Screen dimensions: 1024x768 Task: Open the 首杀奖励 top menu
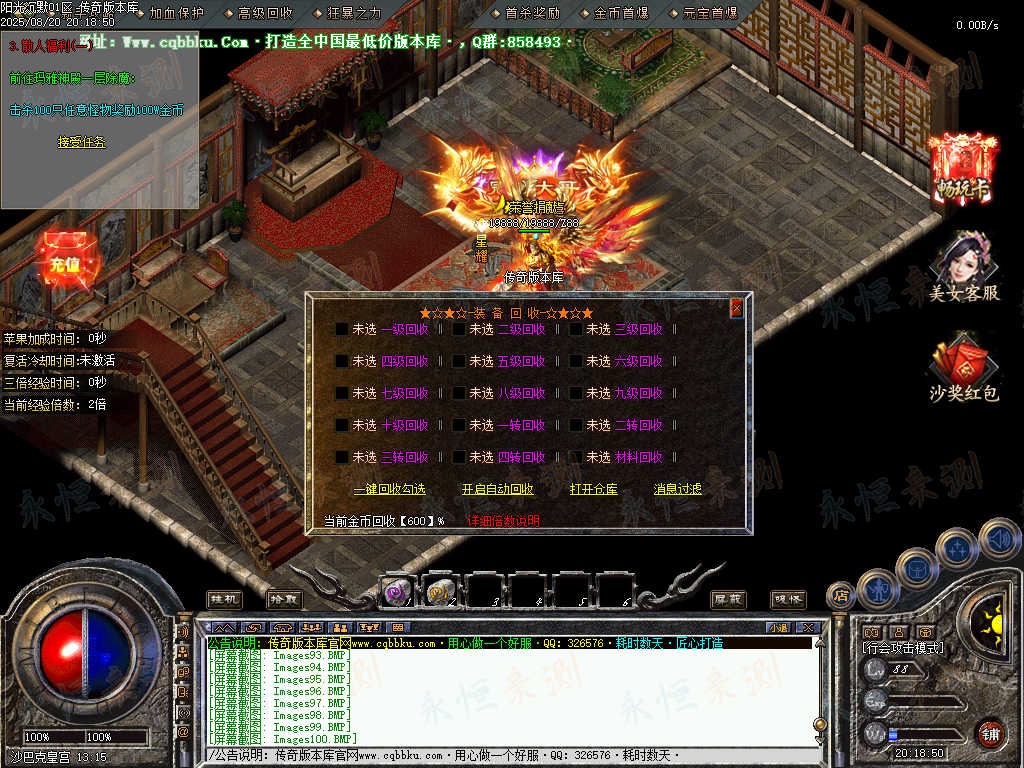click(x=532, y=13)
